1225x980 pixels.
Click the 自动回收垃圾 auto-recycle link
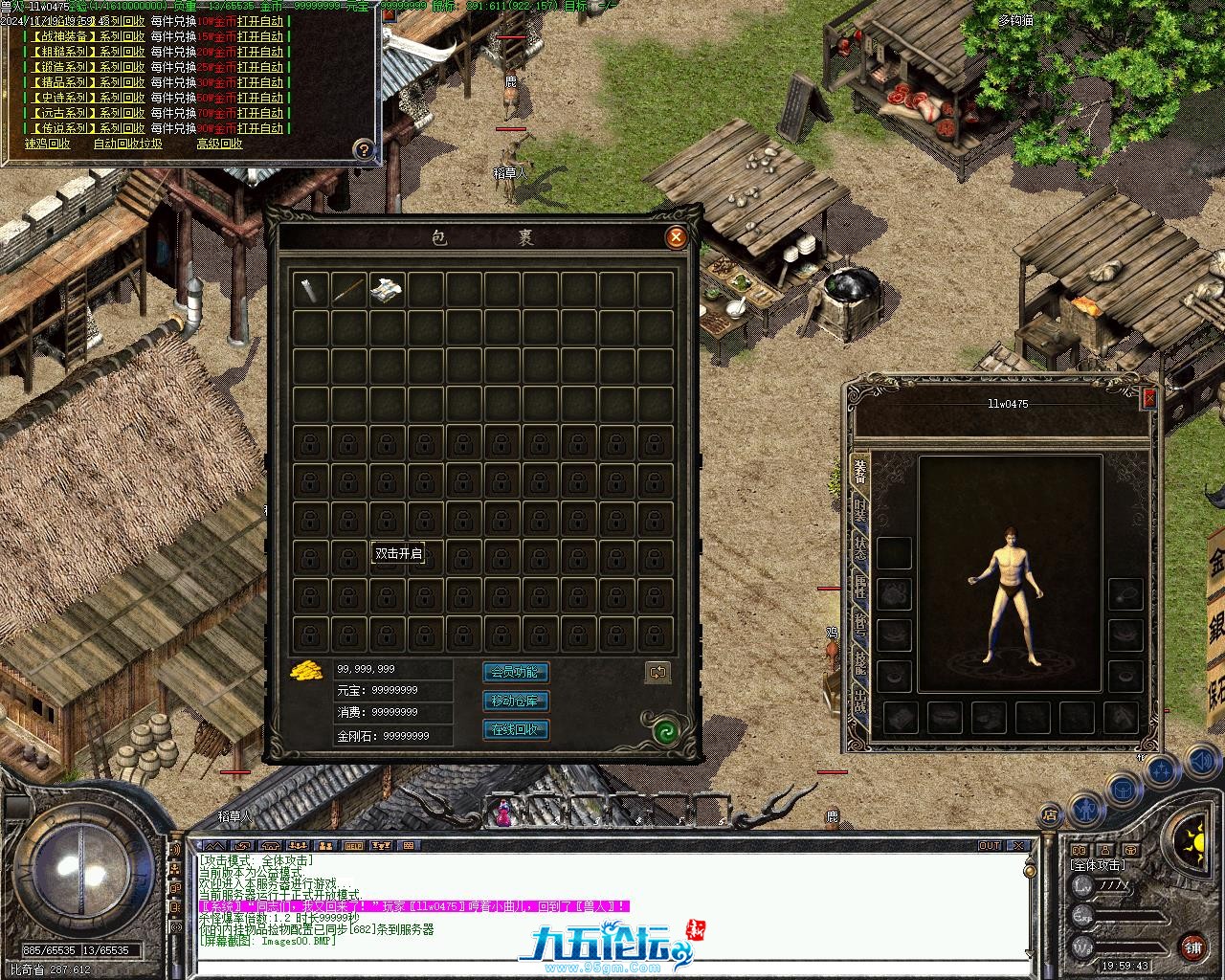click(127, 145)
